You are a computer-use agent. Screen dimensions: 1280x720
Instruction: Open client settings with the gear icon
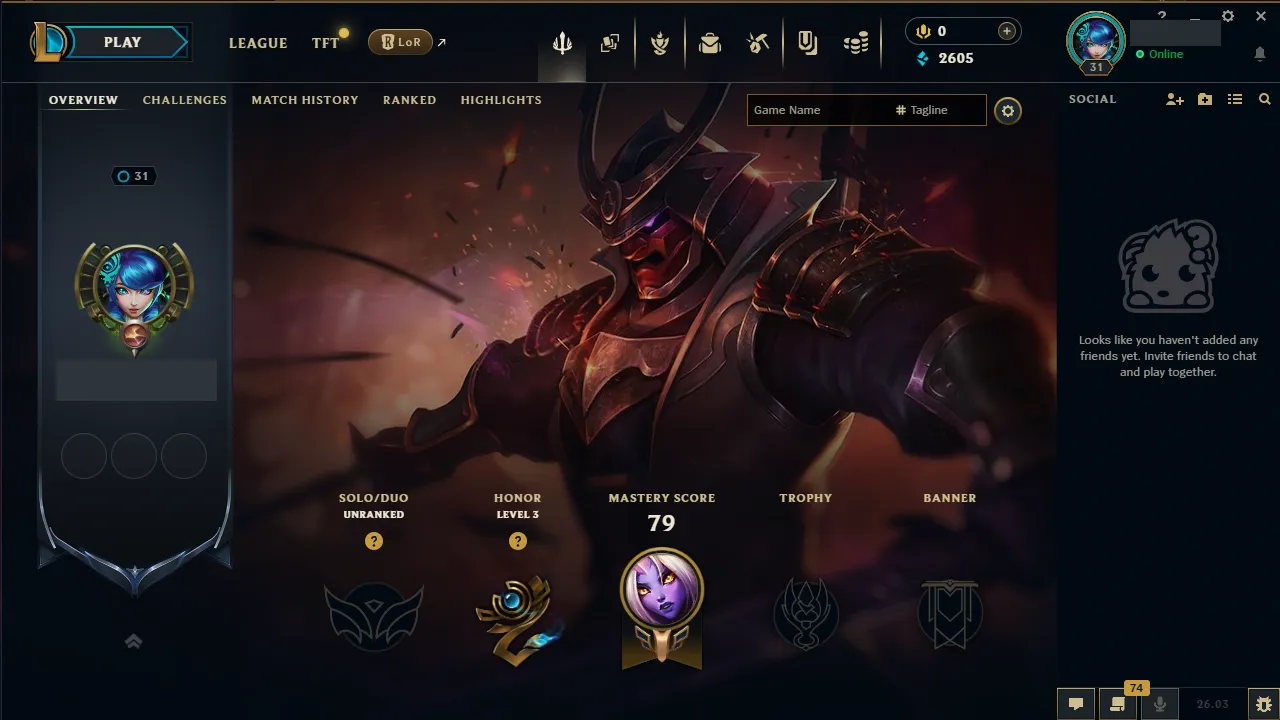point(1227,16)
